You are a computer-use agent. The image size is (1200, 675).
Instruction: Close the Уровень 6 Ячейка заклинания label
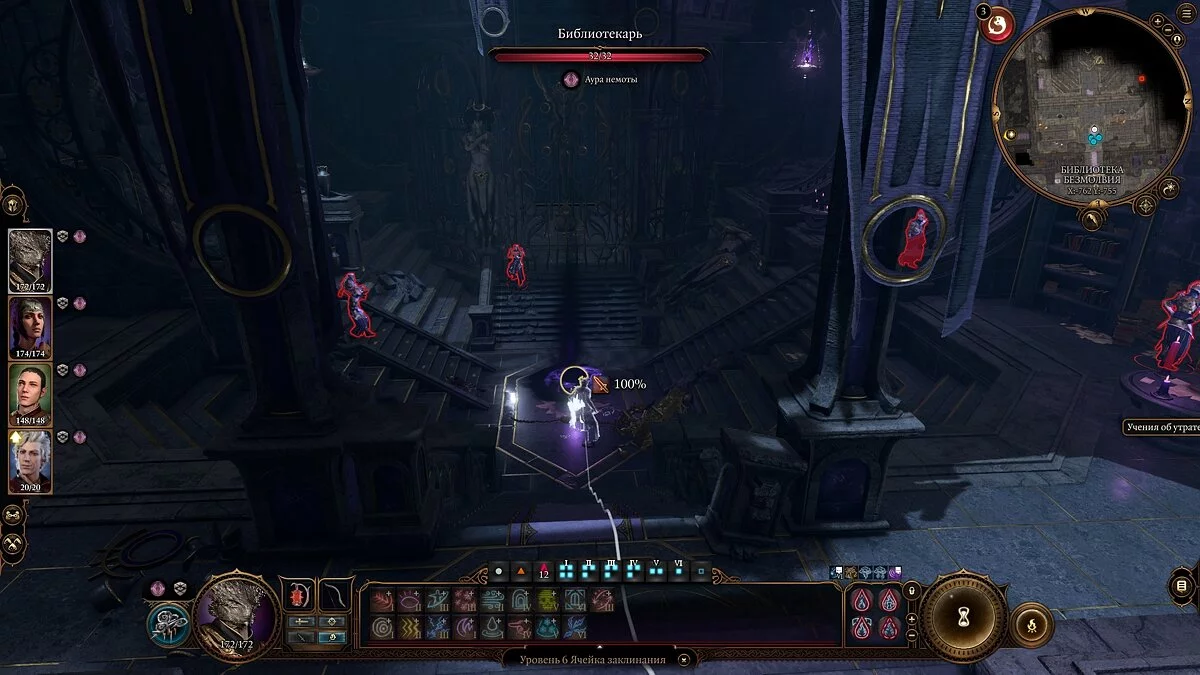(684, 659)
